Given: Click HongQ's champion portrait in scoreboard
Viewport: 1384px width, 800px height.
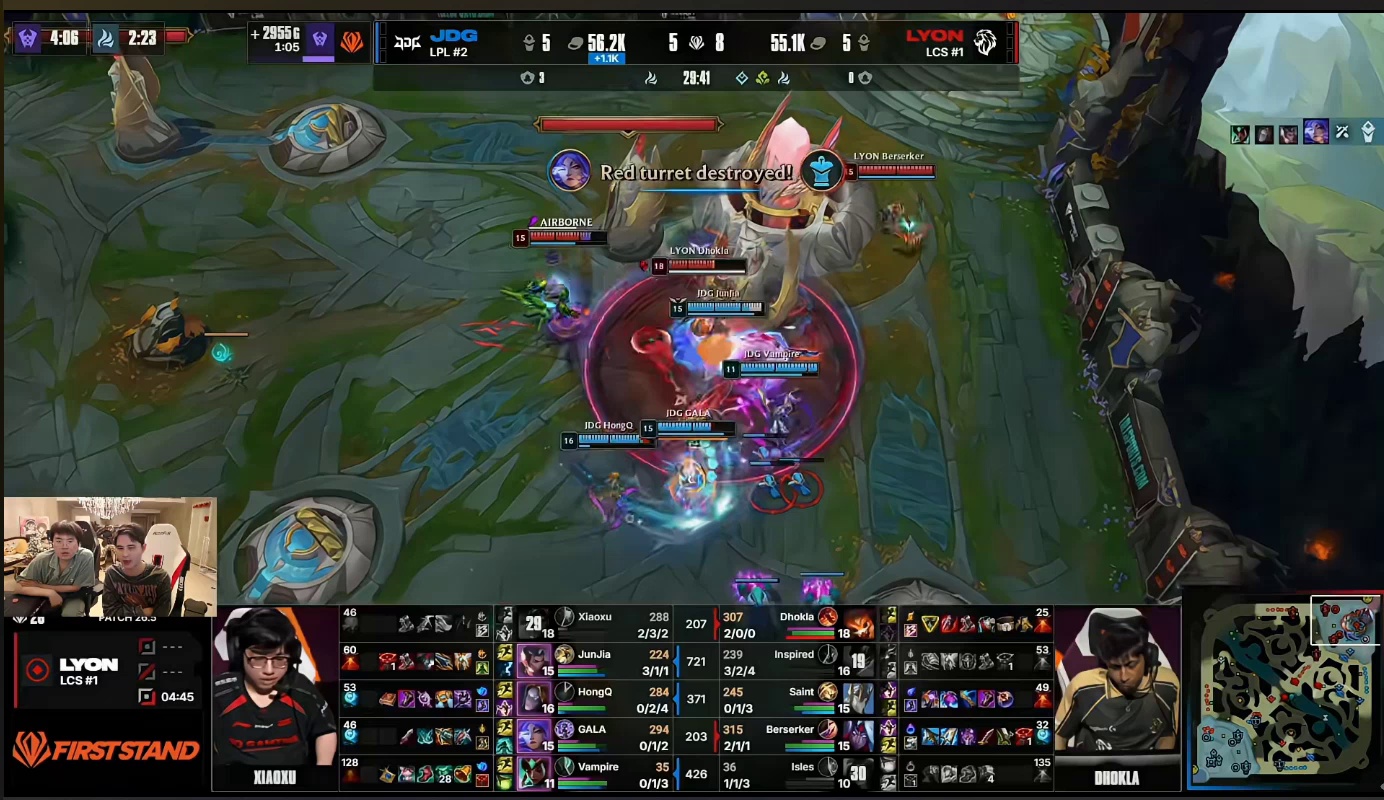Looking at the screenshot, I should pyautogui.click(x=535, y=698).
